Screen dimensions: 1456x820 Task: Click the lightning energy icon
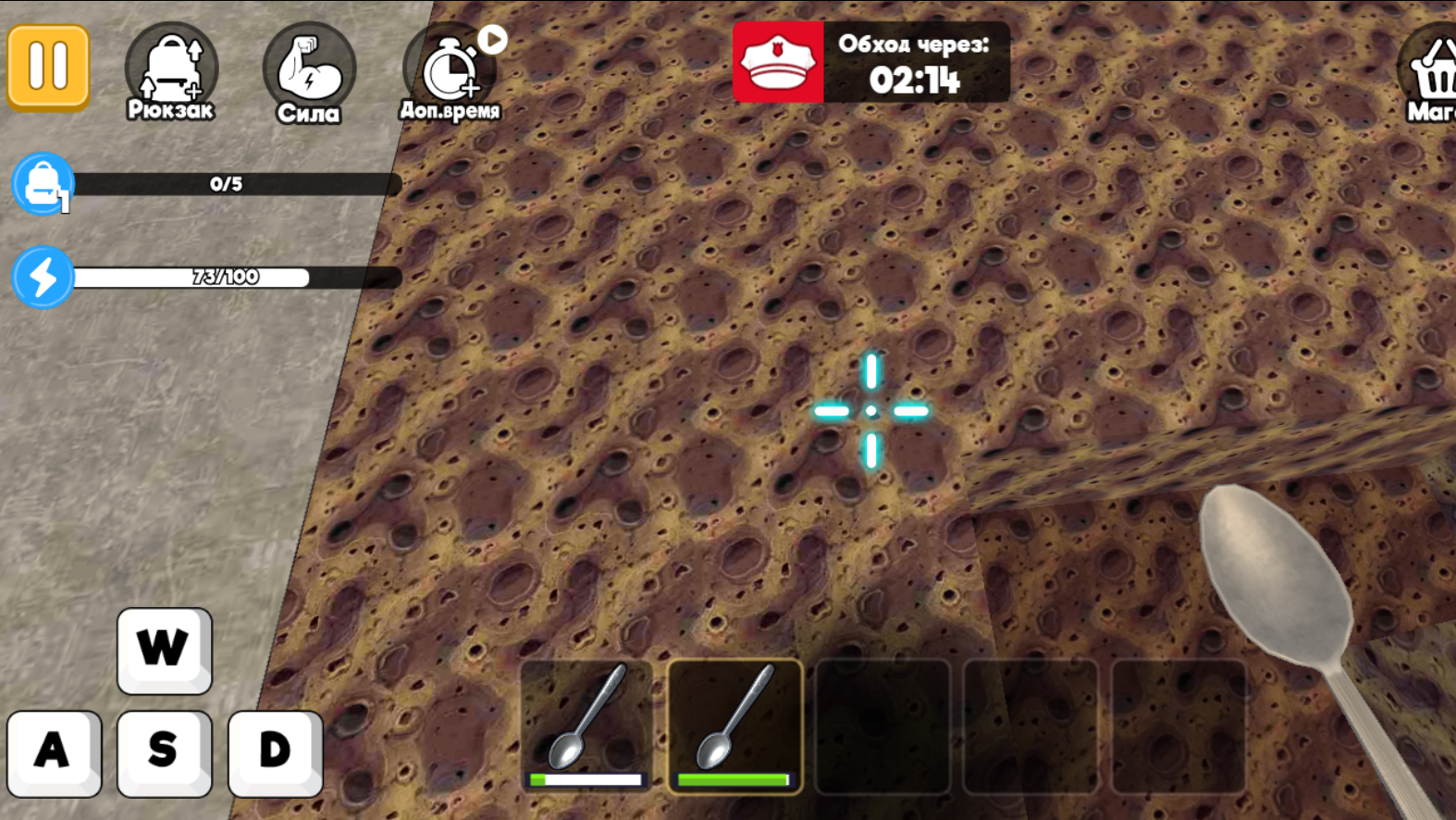click(x=42, y=276)
